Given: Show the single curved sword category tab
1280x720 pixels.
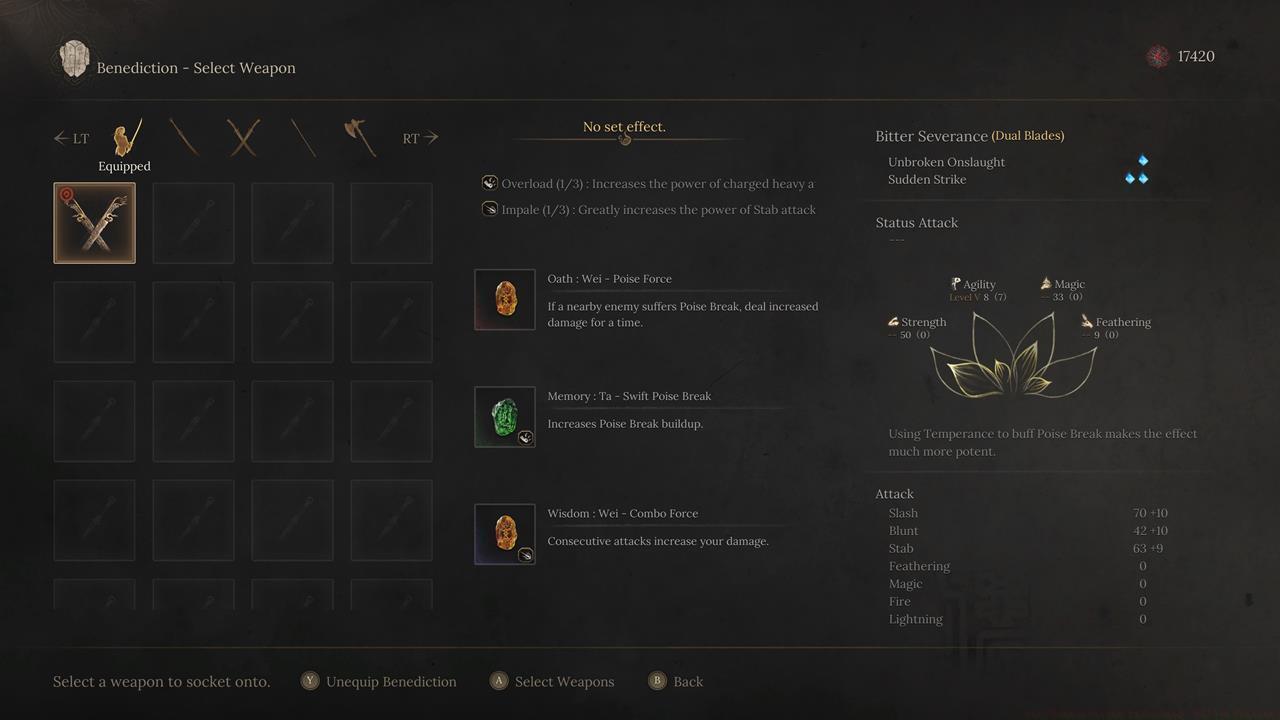Looking at the screenshot, I should click(184, 138).
